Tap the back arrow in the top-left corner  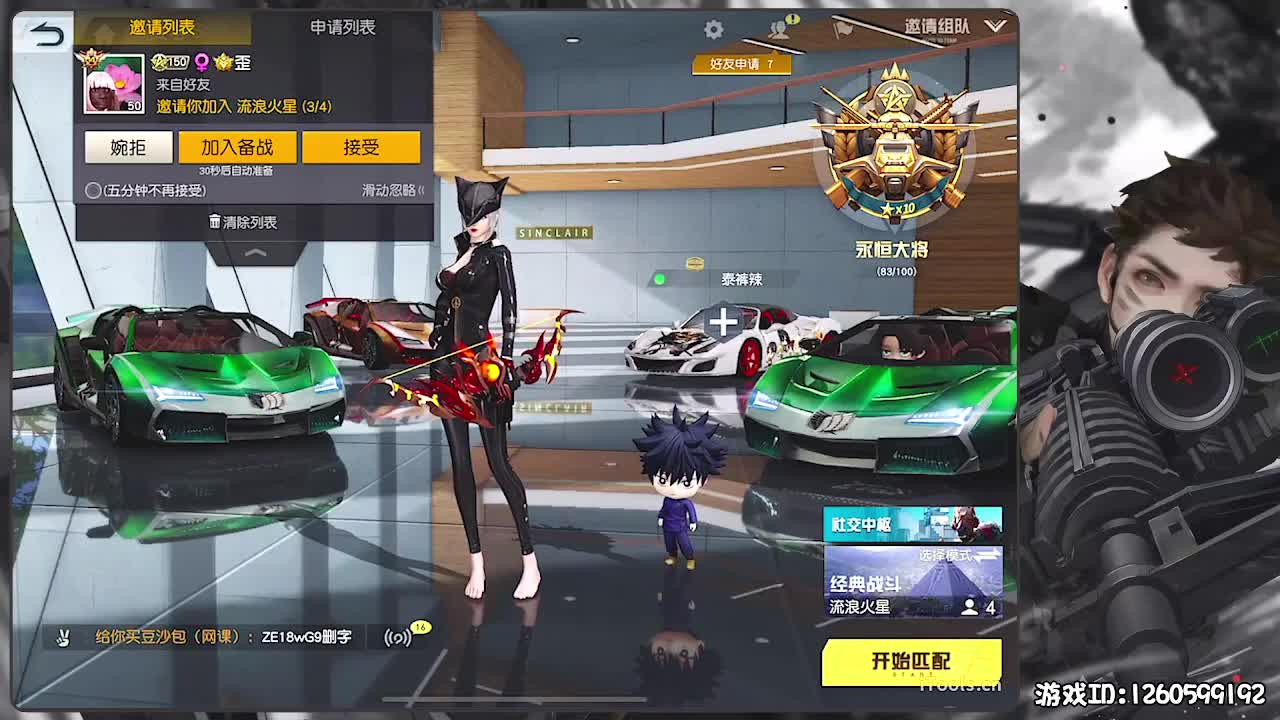pyautogui.click(x=44, y=33)
